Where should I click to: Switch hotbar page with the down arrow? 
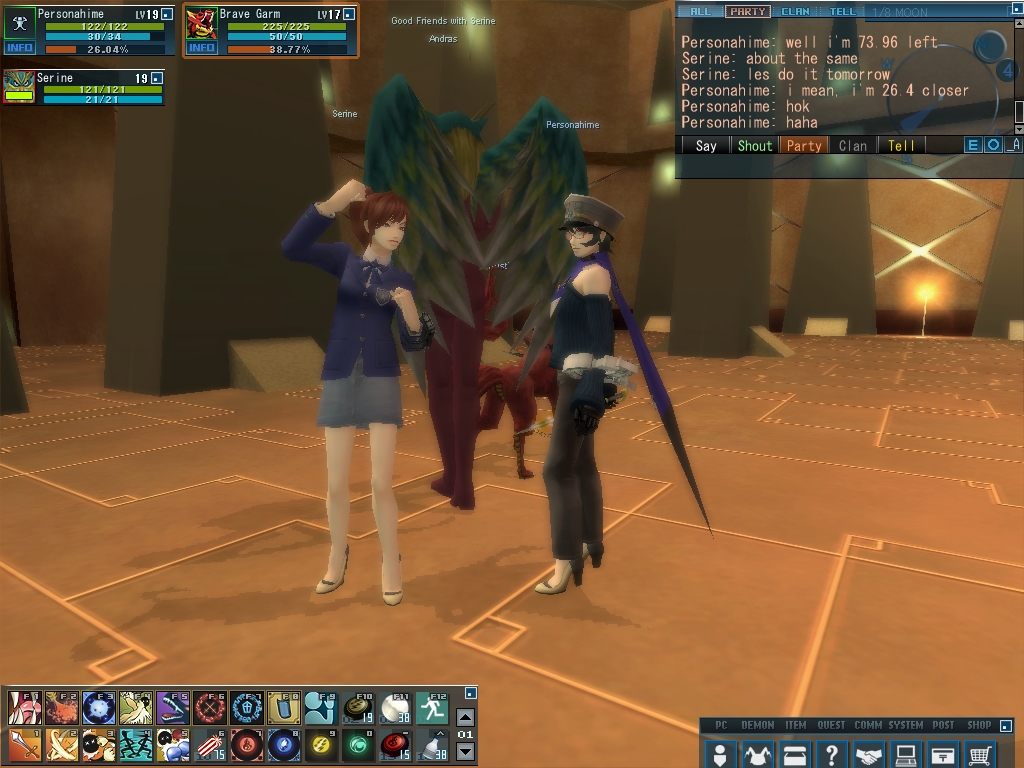click(x=465, y=752)
